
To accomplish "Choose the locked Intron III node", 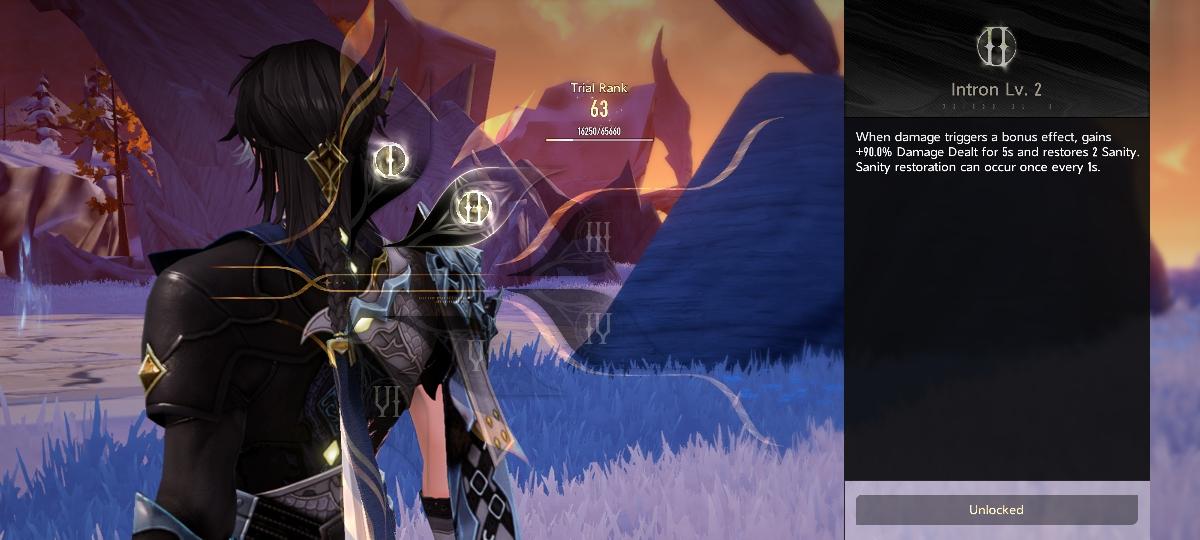I will click(x=598, y=238).
